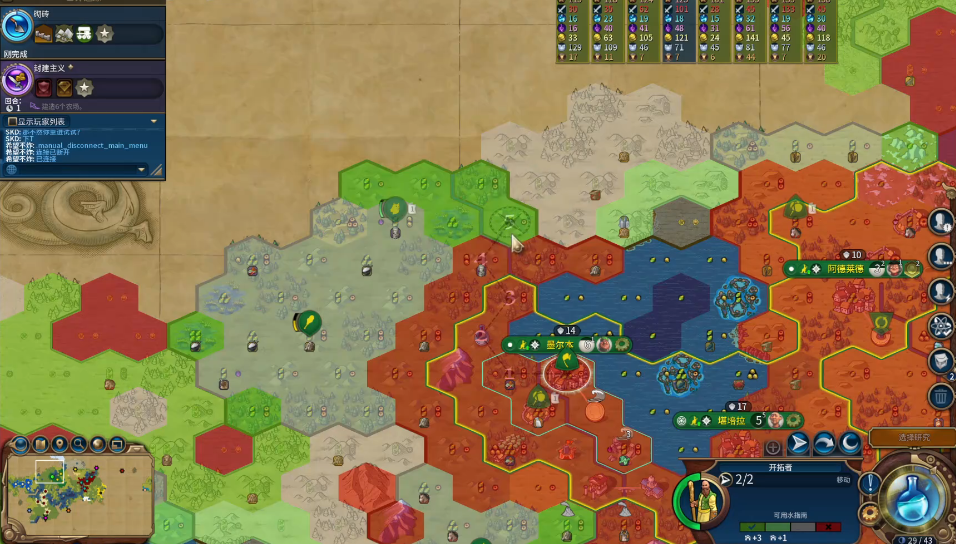Viewport: 956px width, 544px height.
Task: Put the settler to sleep with moon icon
Action: 850,443
